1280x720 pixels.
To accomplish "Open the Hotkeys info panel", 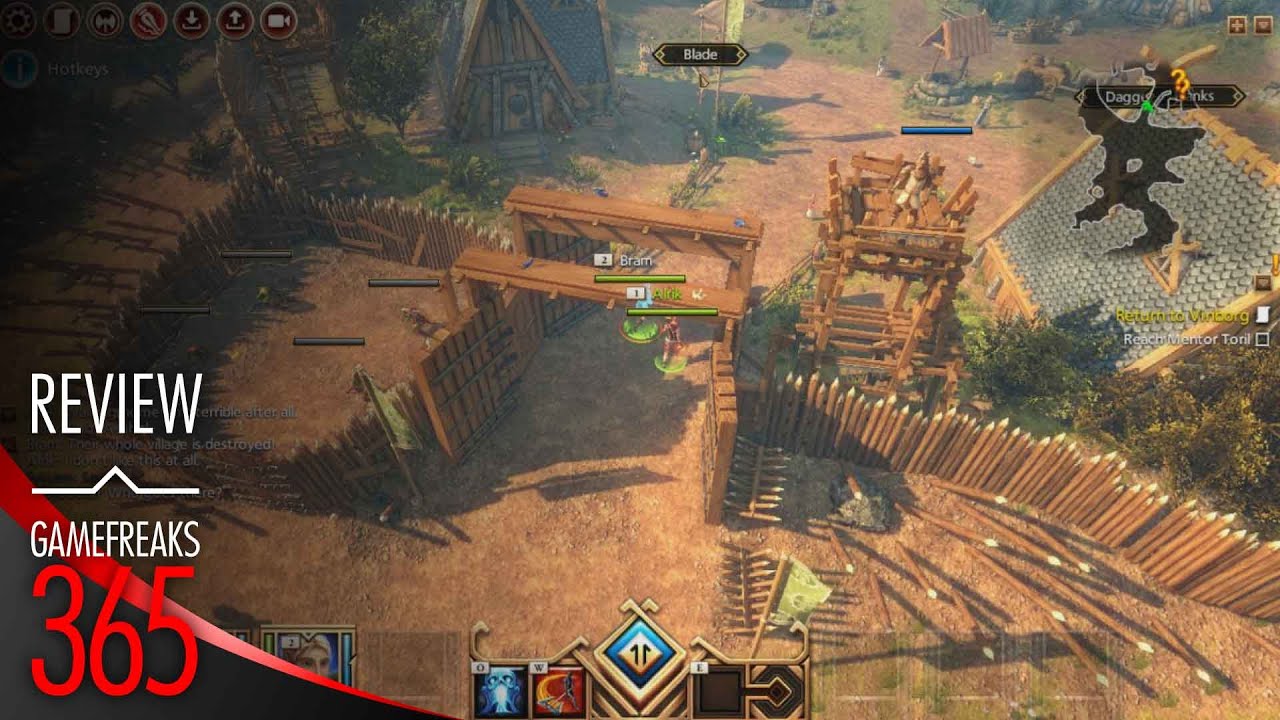I will (18, 69).
